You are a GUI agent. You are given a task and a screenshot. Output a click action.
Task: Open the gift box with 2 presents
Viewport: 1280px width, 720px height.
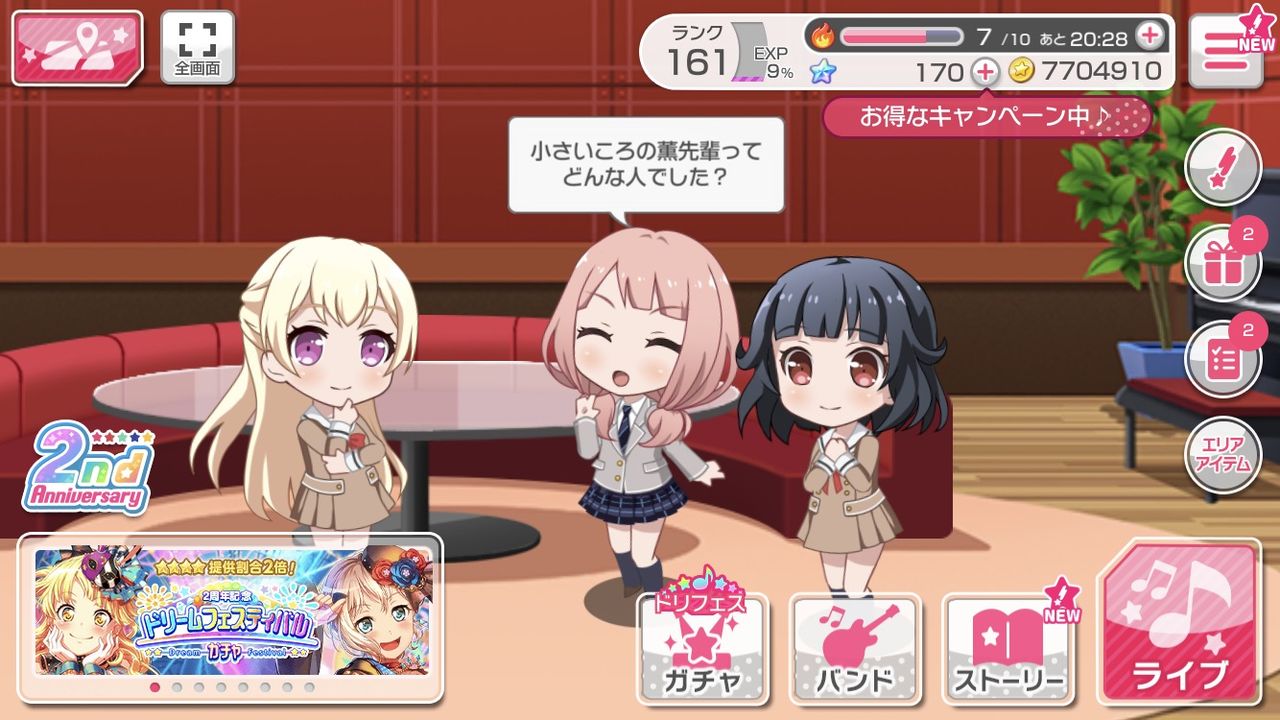(x=1223, y=262)
